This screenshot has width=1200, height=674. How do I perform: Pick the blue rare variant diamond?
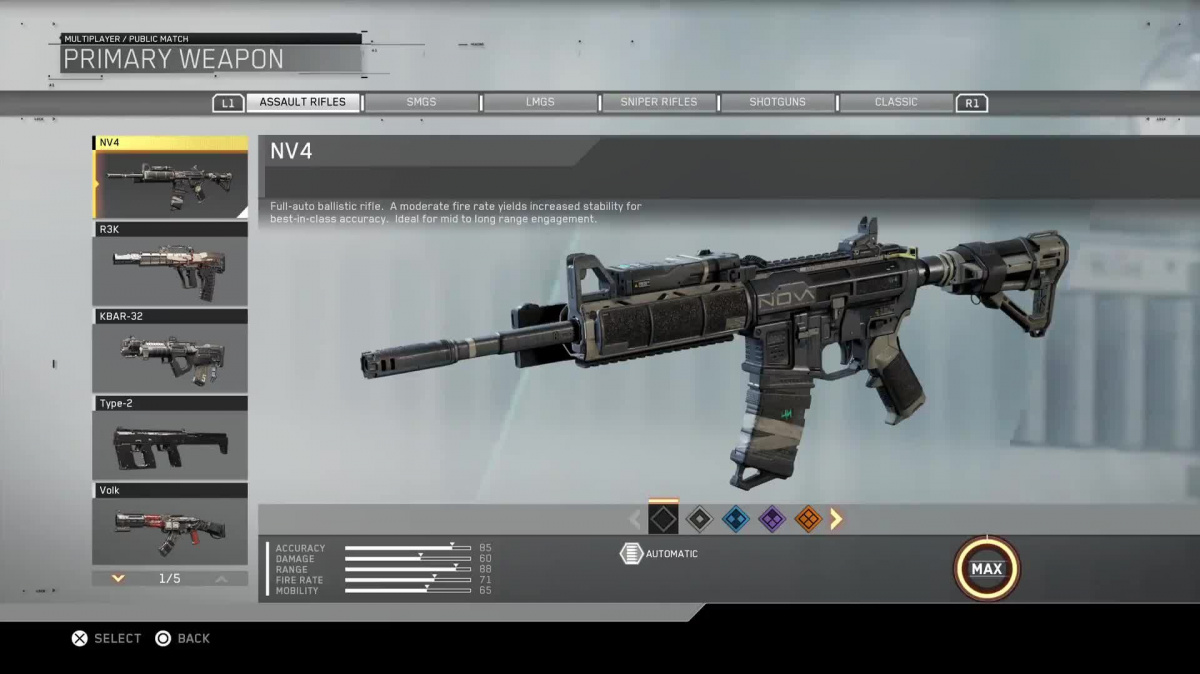click(735, 519)
